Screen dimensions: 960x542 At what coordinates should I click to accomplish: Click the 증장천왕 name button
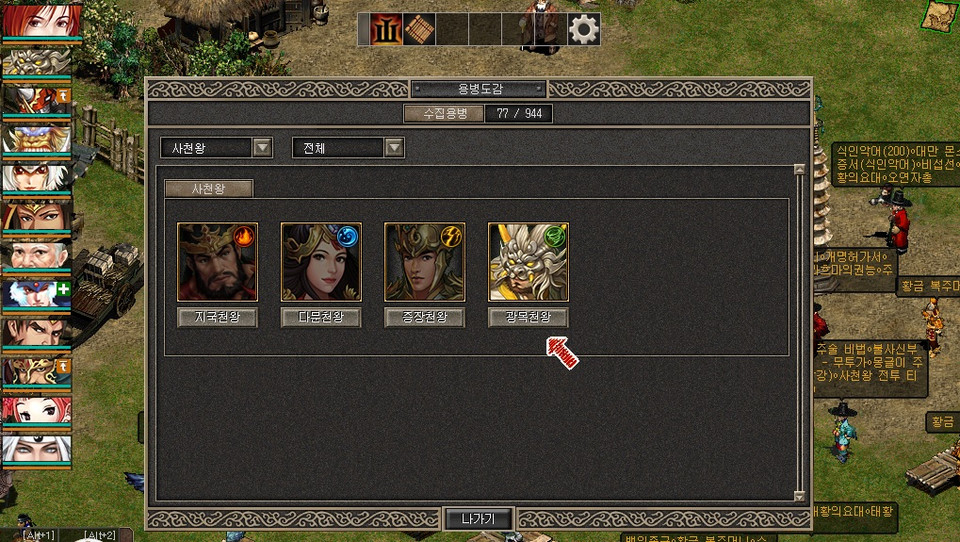(424, 317)
